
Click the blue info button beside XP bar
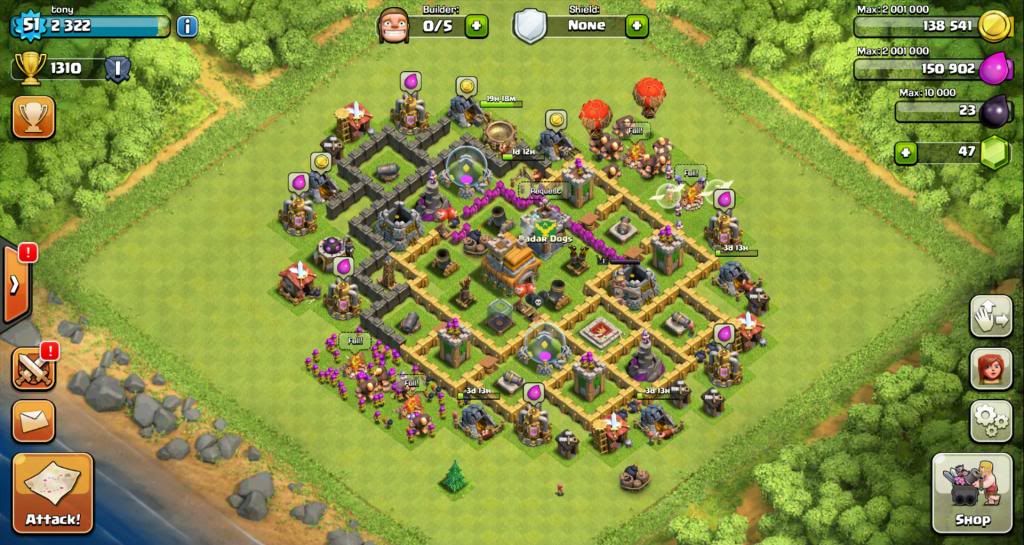tap(187, 26)
